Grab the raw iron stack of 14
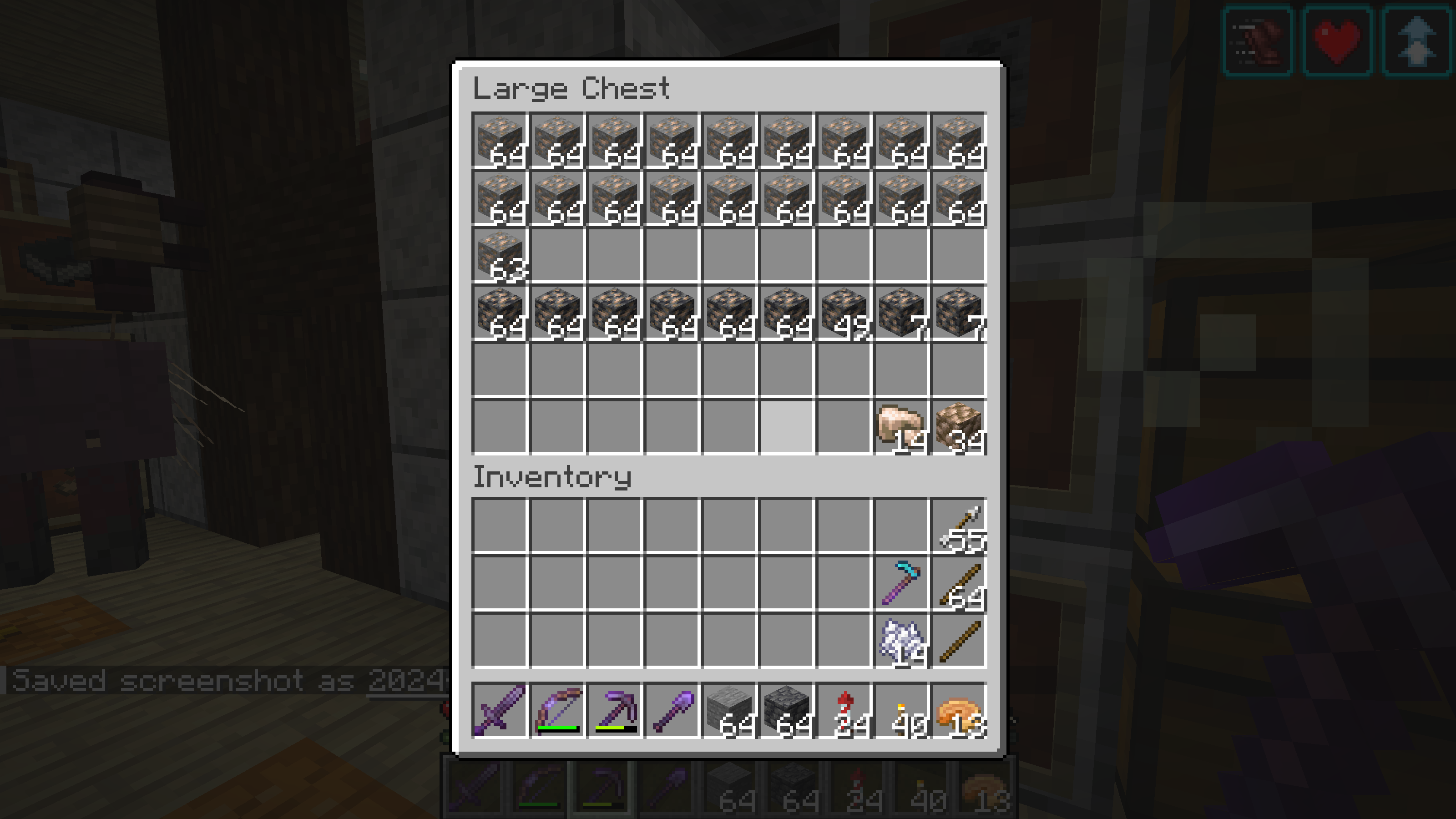The width and height of the screenshot is (1456, 819). [x=901, y=427]
